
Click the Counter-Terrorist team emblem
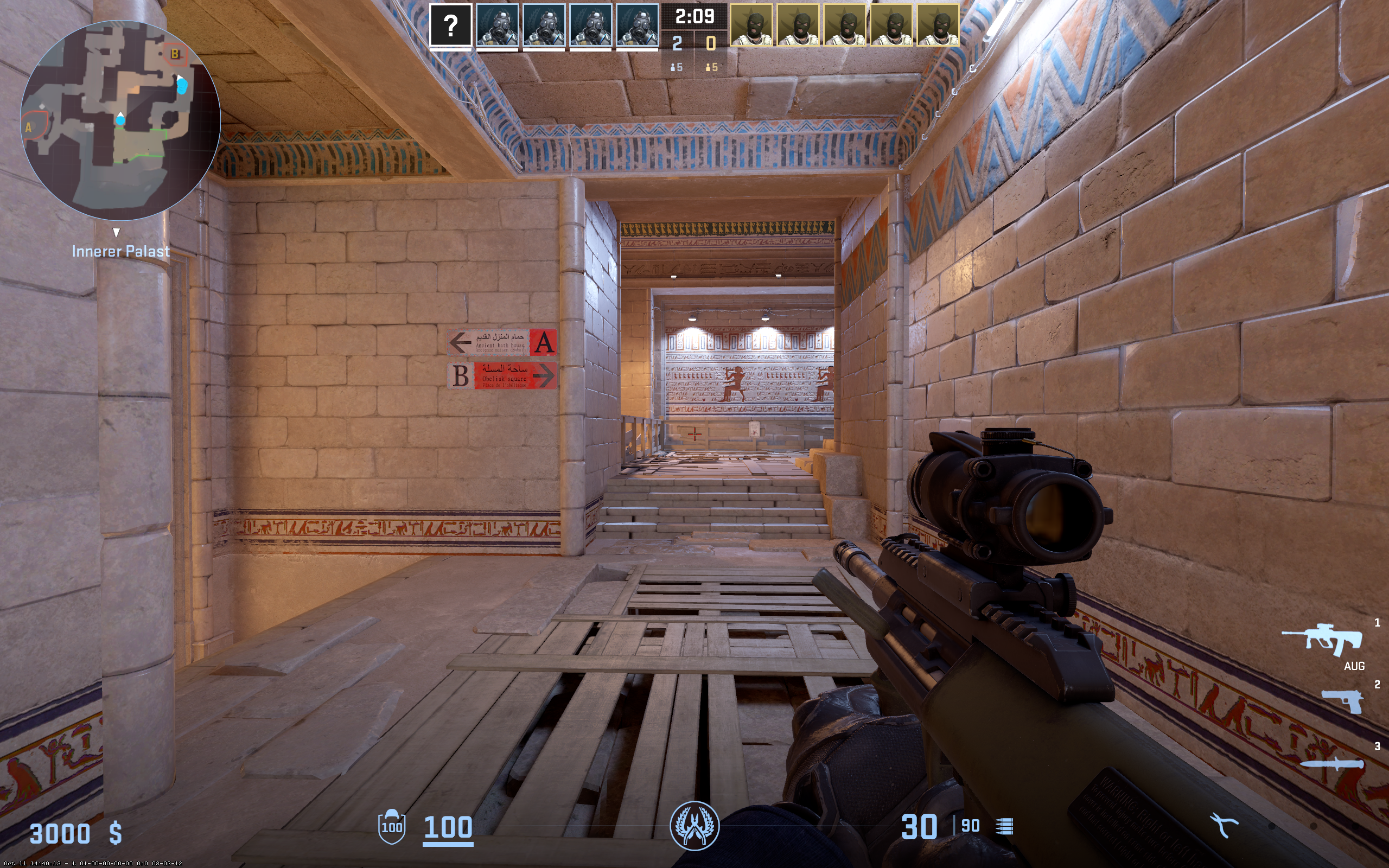point(694,826)
